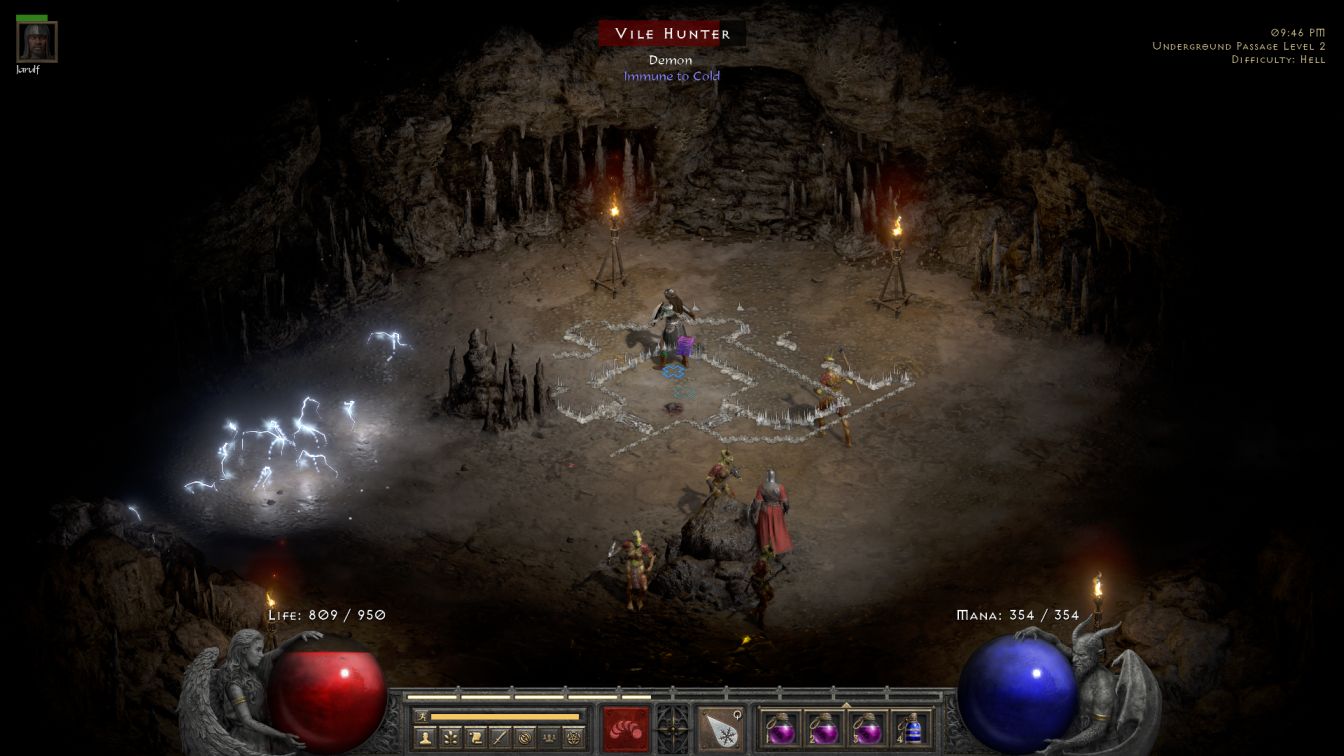
Task: Drink the blue mana potion in slot 4
Action: point(911,728)
